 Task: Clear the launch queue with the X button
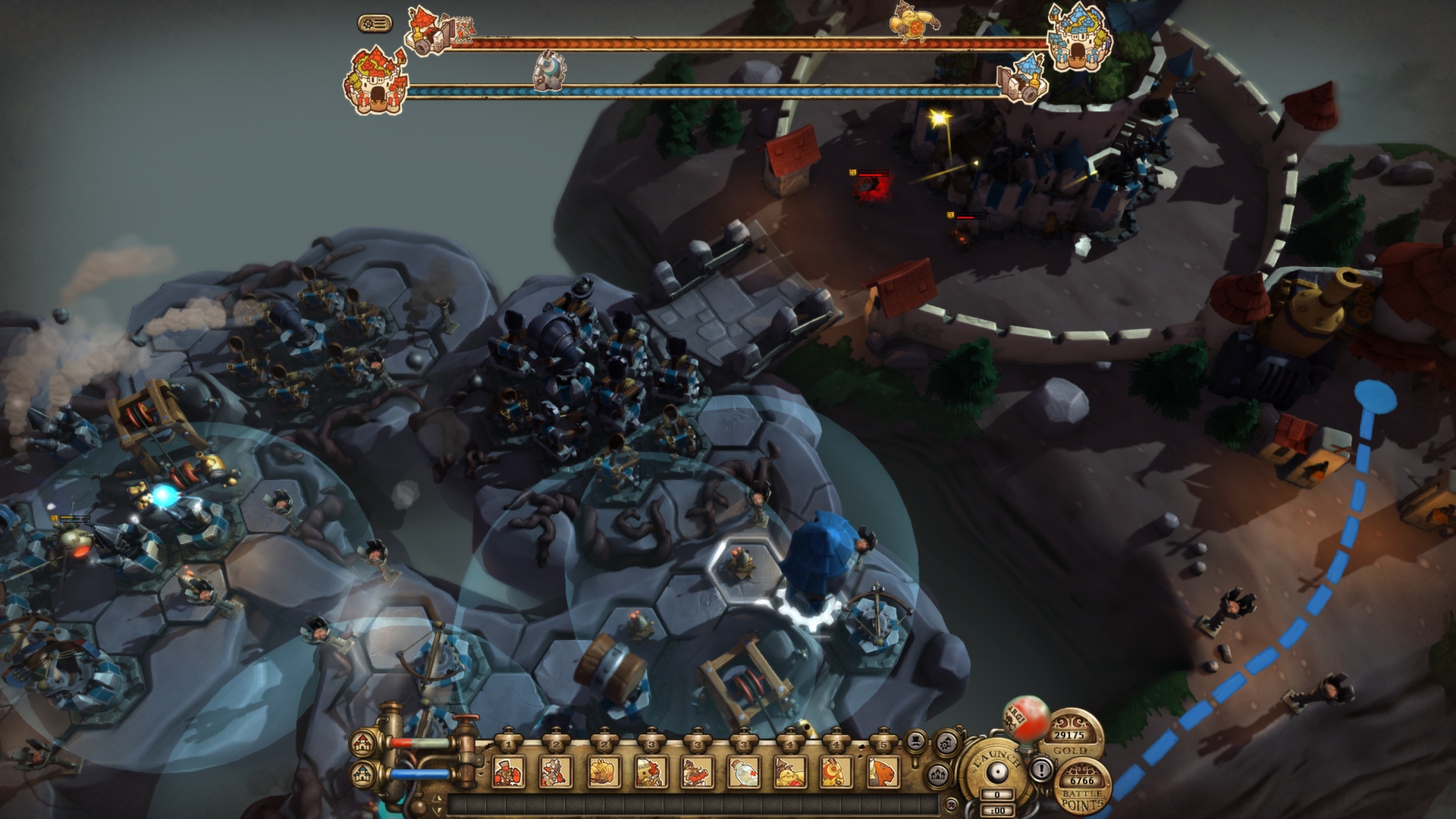pos(949,804)
